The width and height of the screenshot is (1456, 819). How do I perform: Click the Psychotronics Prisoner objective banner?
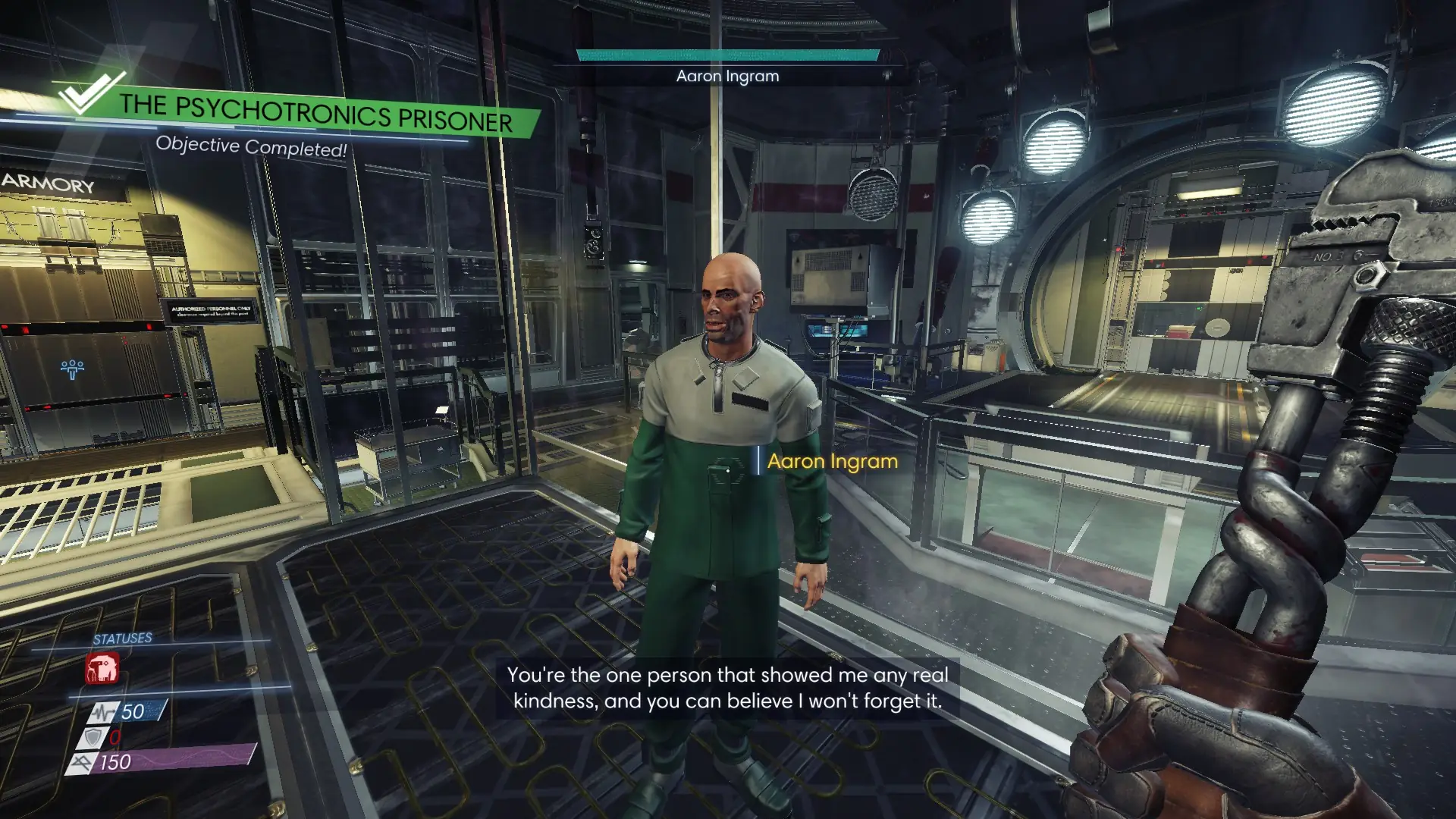point(315,114)
